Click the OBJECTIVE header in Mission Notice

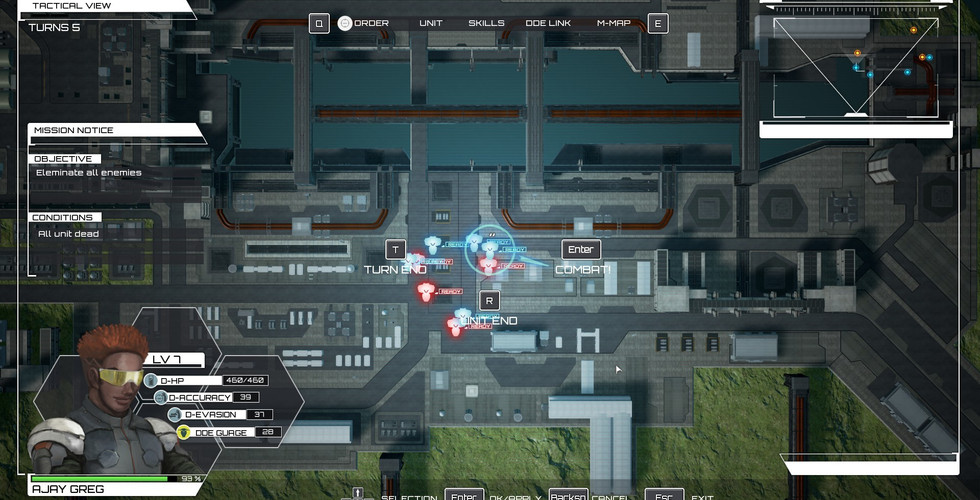point(63,159)
